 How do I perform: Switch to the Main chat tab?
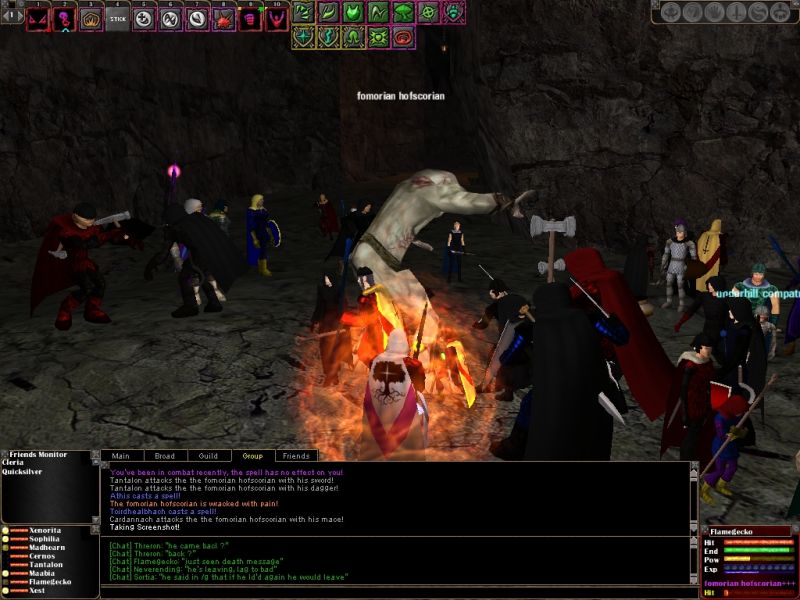120,456
